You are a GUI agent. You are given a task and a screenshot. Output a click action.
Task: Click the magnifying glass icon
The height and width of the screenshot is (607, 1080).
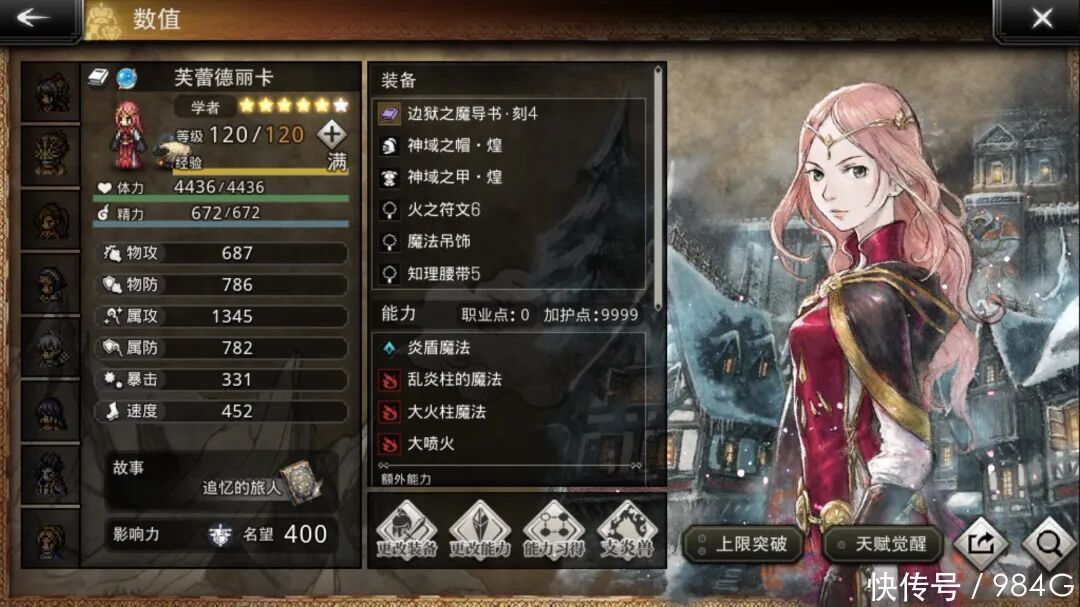click(1048, 544)
